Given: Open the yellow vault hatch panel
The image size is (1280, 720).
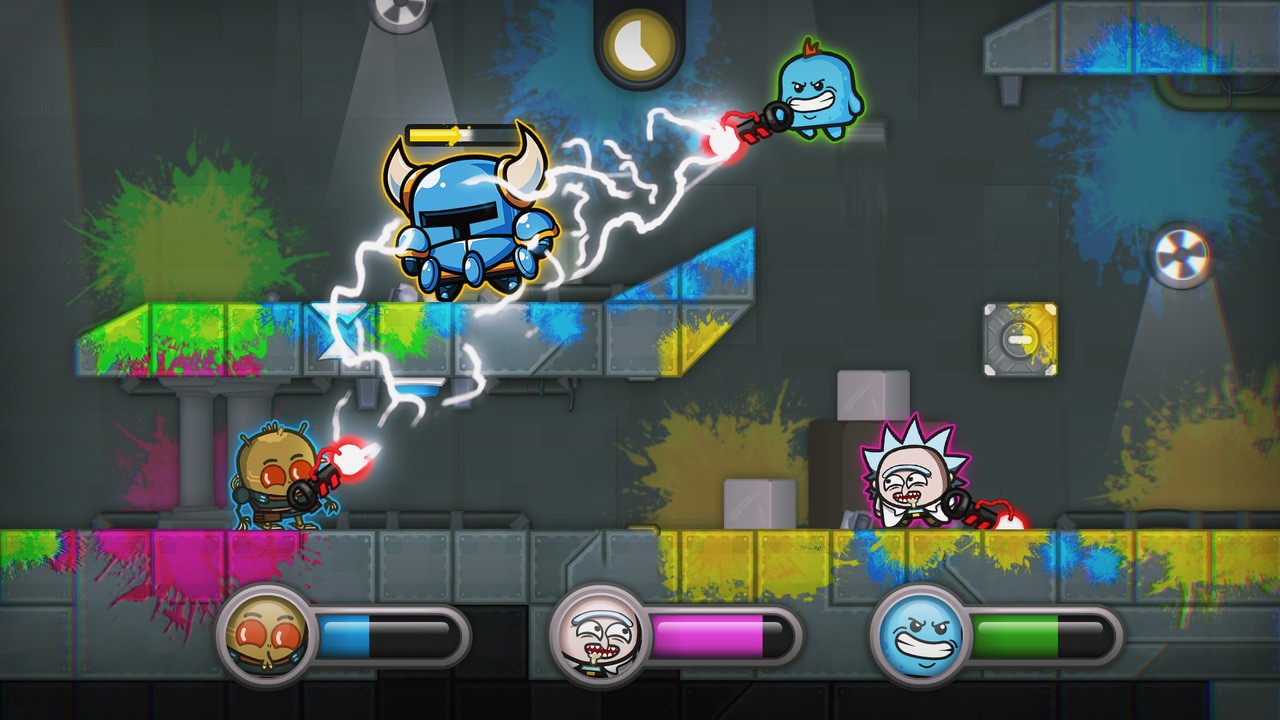Looking at the screenshot, I should (x=1010, y=341).
